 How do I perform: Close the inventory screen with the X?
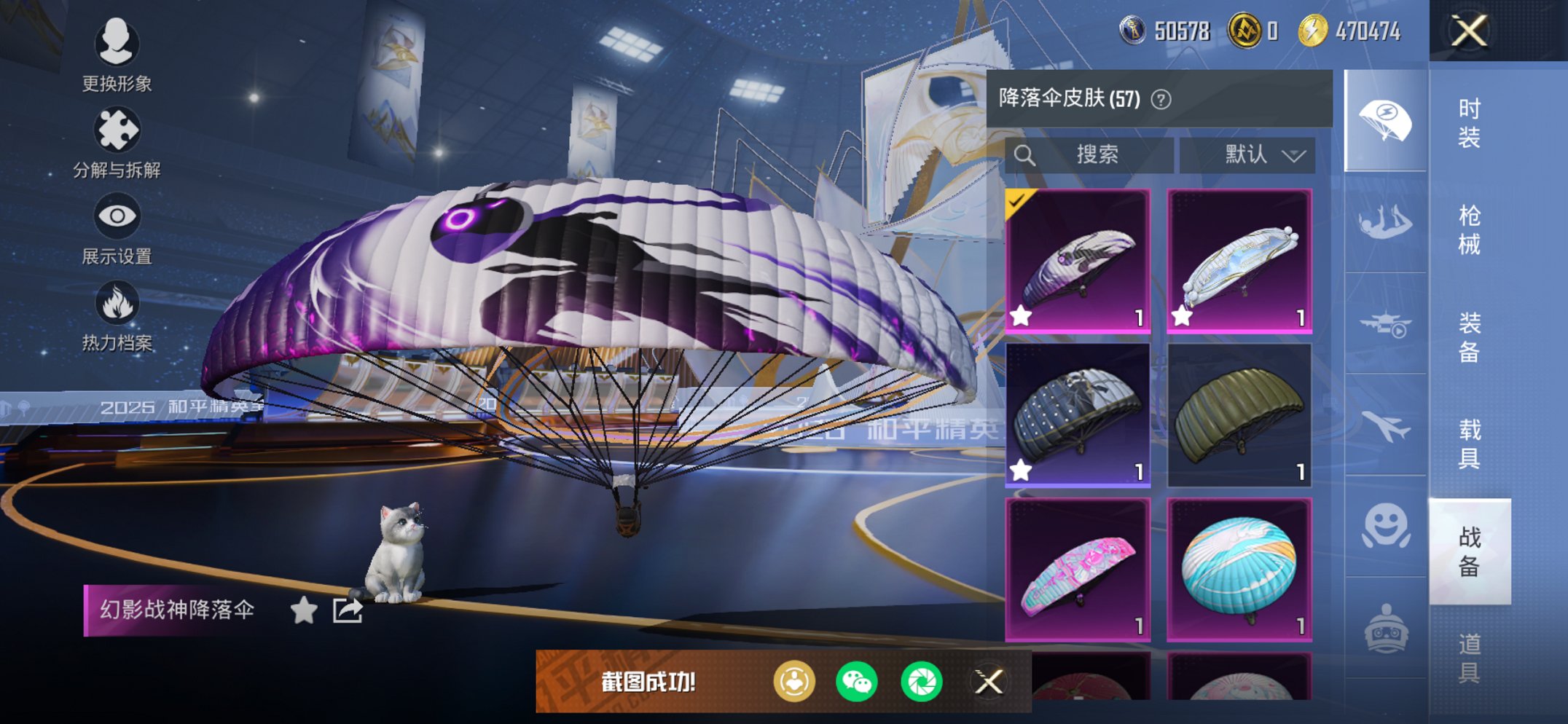coord(1468,31)
